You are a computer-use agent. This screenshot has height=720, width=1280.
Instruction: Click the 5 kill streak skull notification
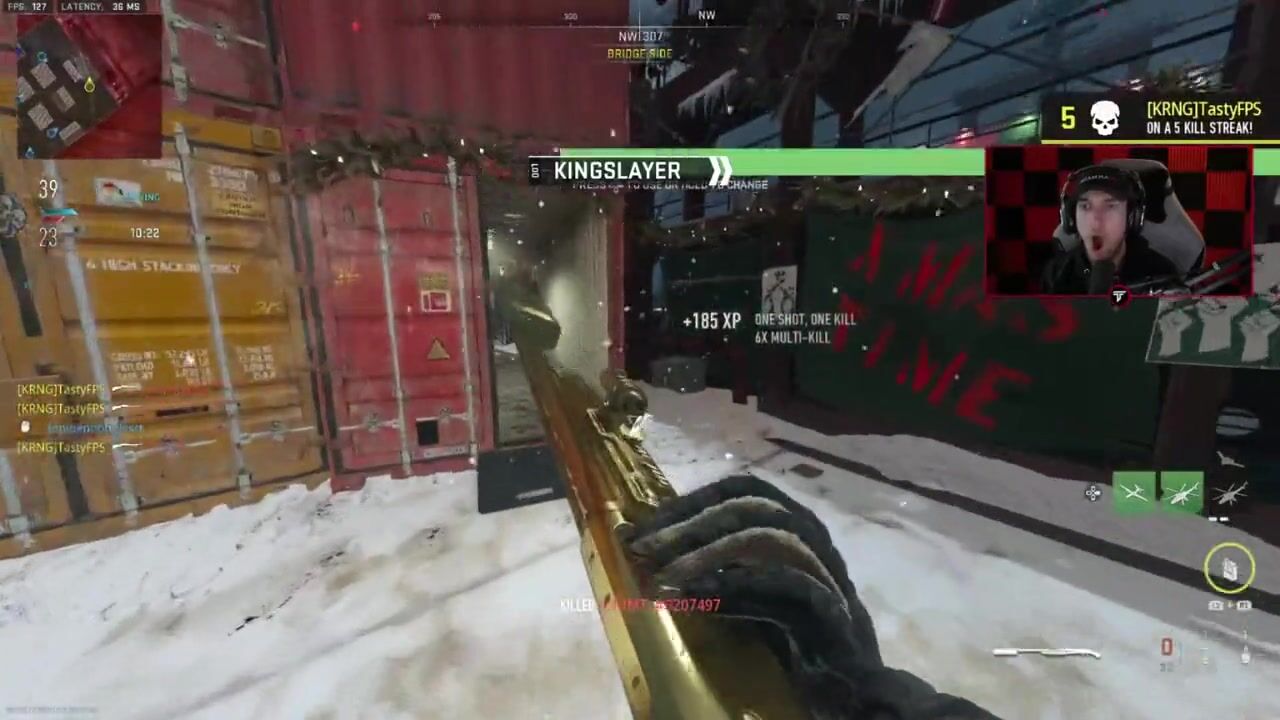[1104, 119]
